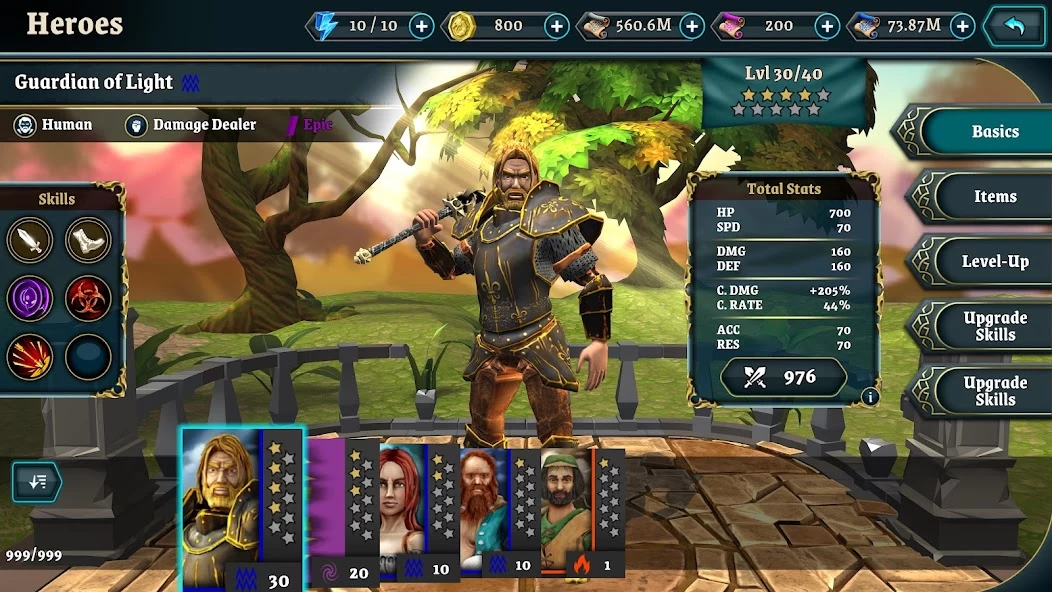The height and width of the screenshot is (592, 1052).
Task: Buy more gold coins via plus button
Action: click(x=557, y=26)
